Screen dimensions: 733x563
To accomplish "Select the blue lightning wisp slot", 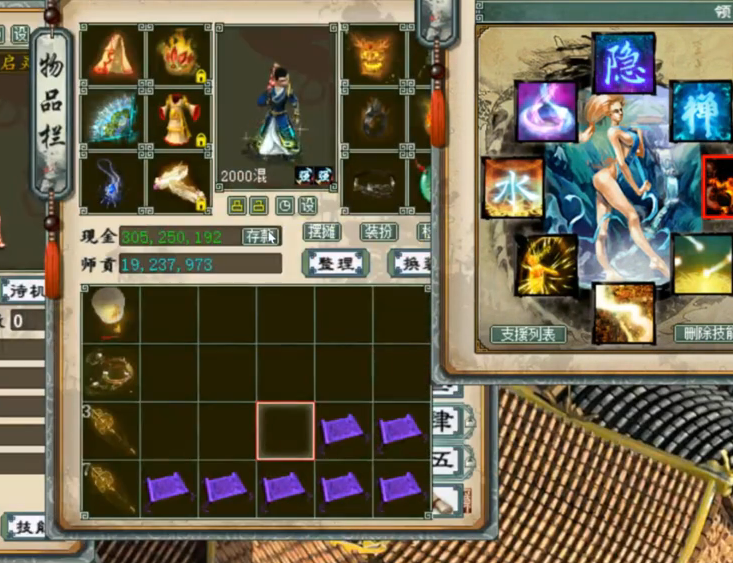I will pyautogui.click(x=113, y=181).
